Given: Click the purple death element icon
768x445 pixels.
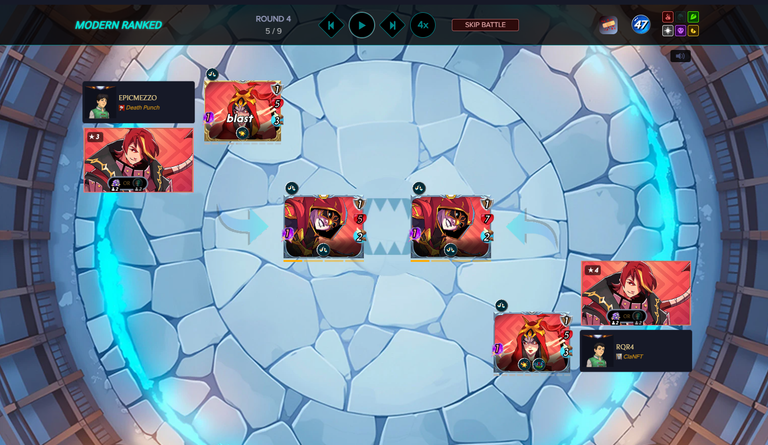Looking at the screenshot, I should (681, 31).
